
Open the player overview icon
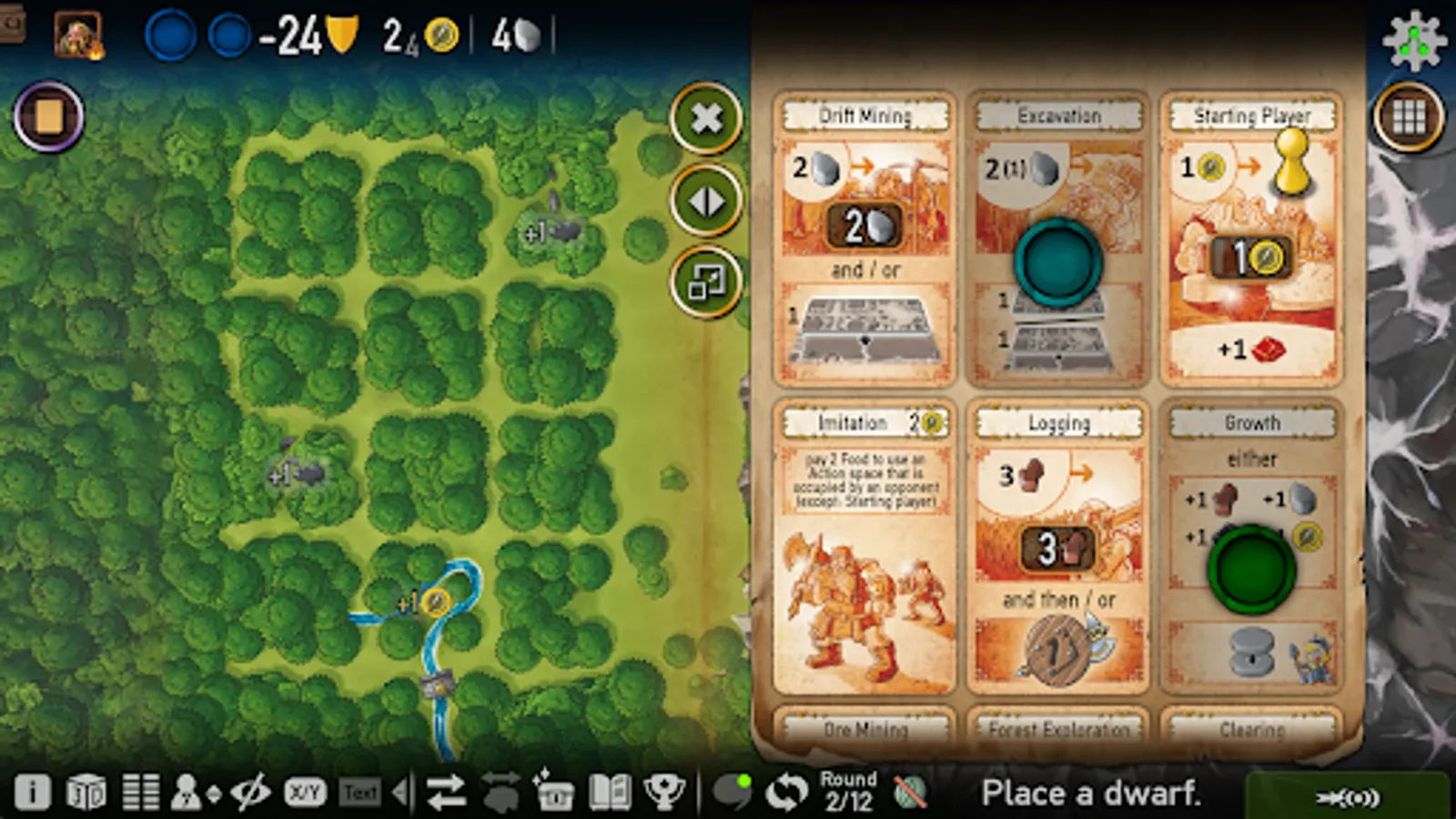pos(189,791)
